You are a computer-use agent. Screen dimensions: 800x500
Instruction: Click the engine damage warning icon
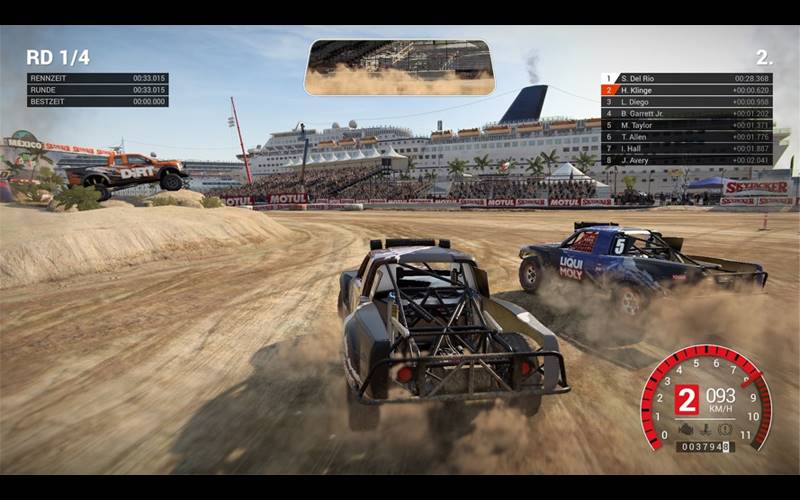(x=686, y=429)
